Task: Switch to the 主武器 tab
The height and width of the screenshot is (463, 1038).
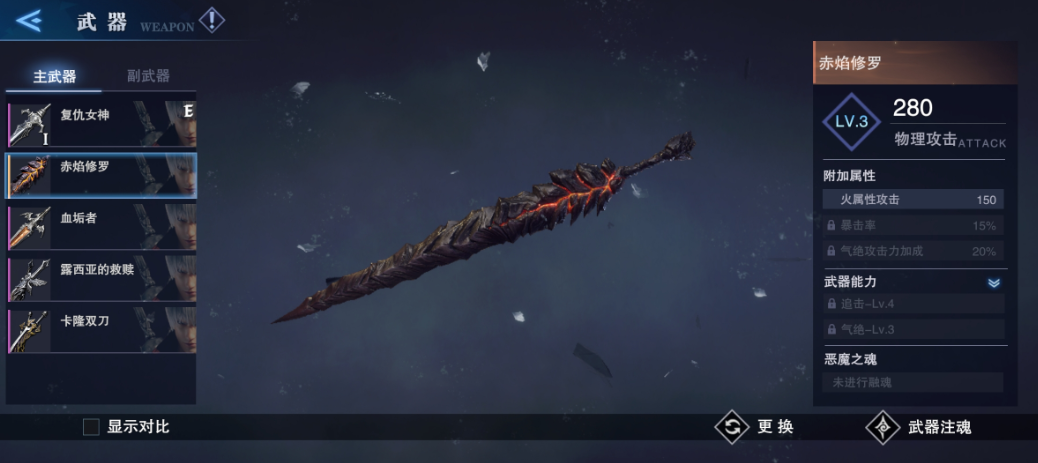Action: tap(54, 76)
